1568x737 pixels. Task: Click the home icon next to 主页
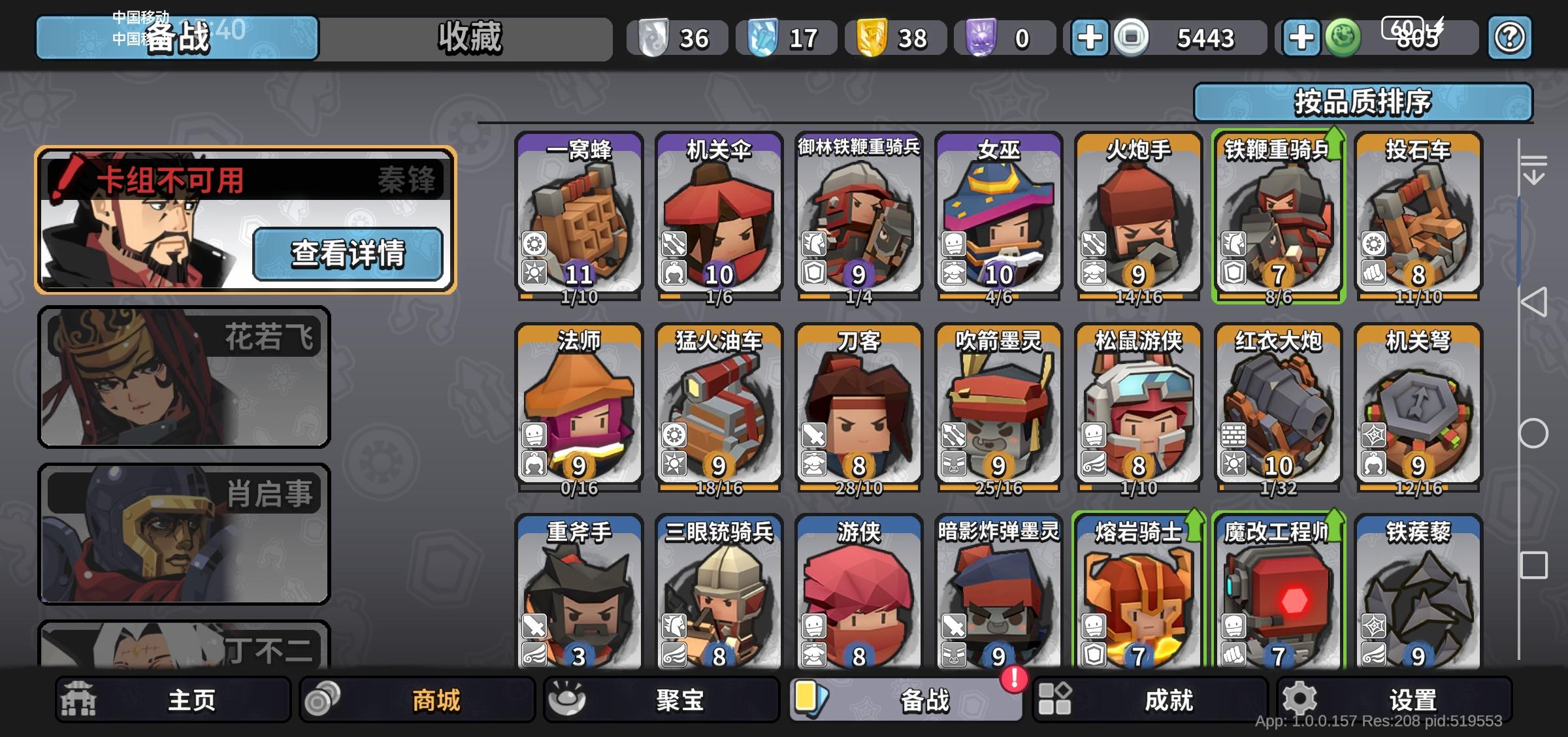tap(80, 698)
